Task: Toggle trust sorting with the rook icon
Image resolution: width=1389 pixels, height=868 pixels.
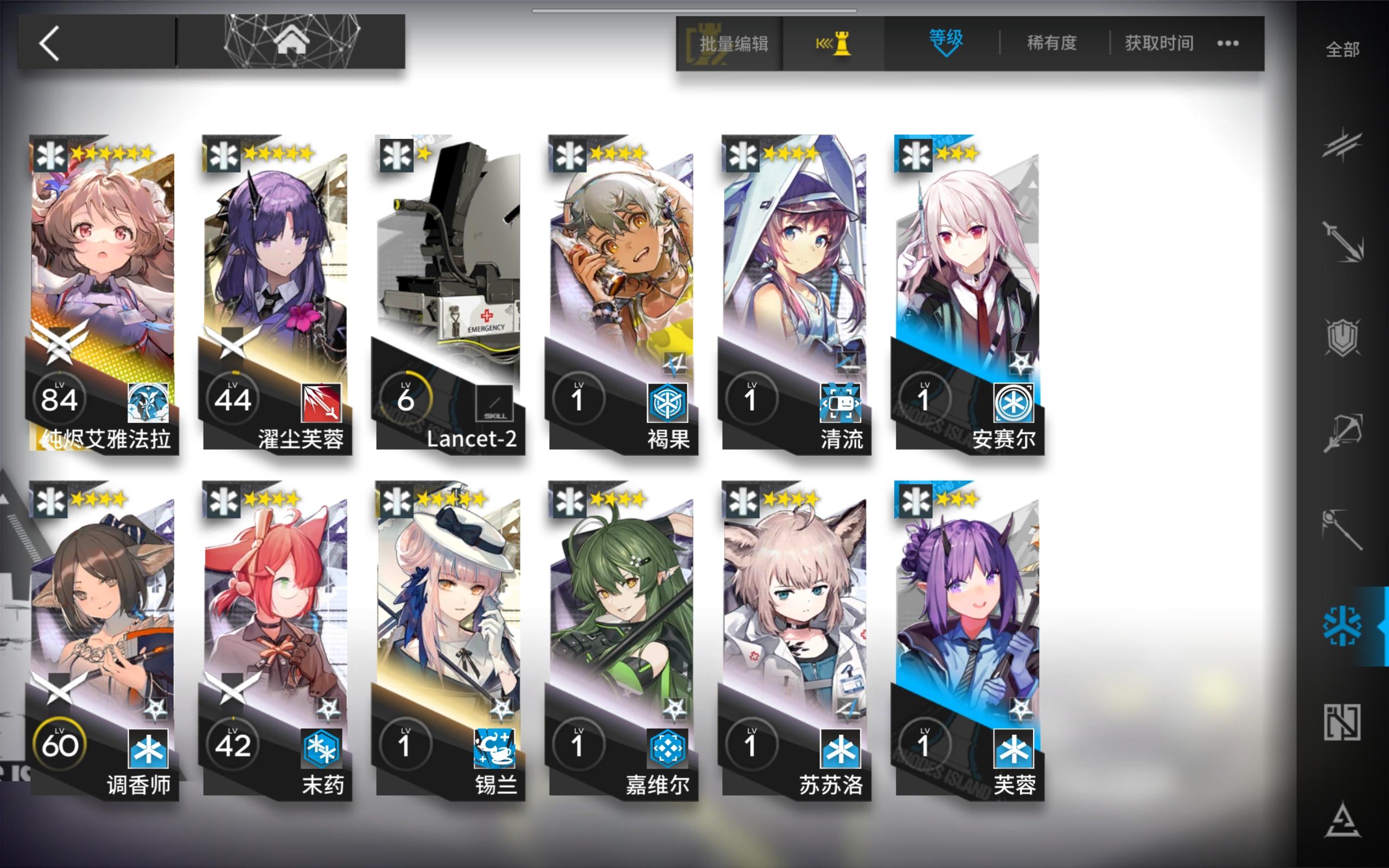Action: coord(833,42)
